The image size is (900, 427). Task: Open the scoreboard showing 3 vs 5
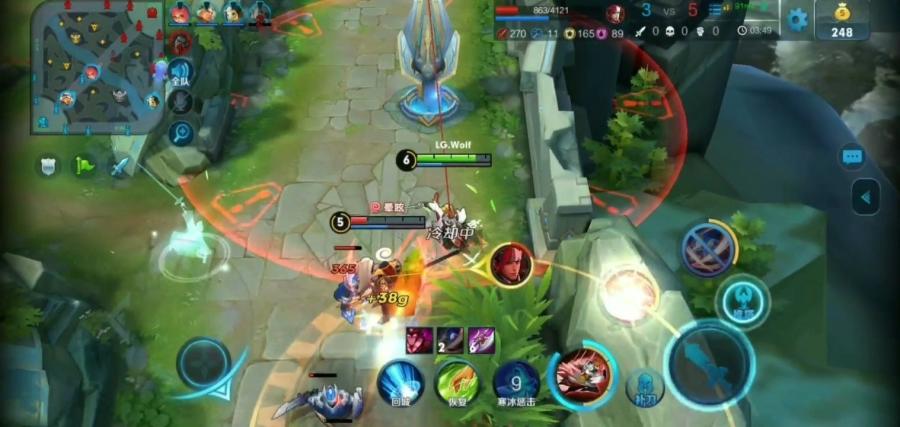point(661,12)
